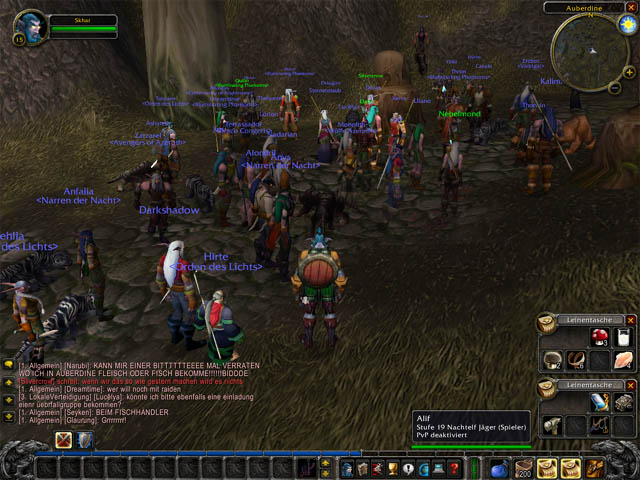Select Skhai's player portrait
This screenshot has width=640, height=480.
pos(30,27)
